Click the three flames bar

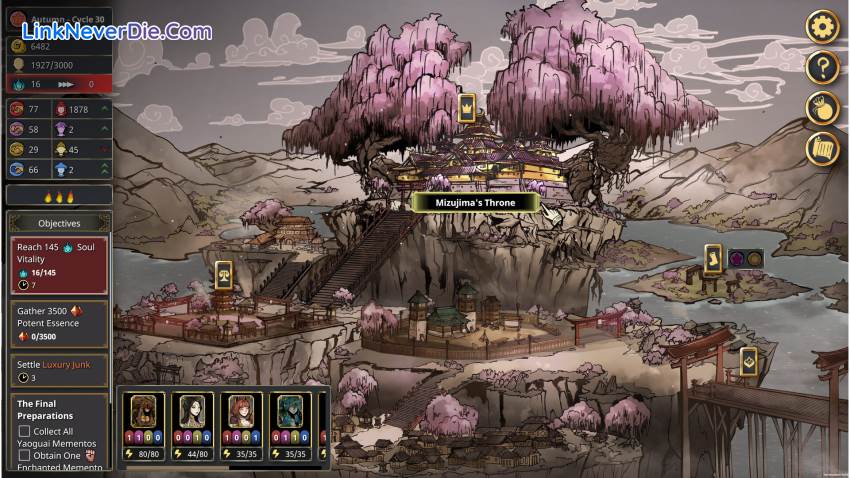59,197
